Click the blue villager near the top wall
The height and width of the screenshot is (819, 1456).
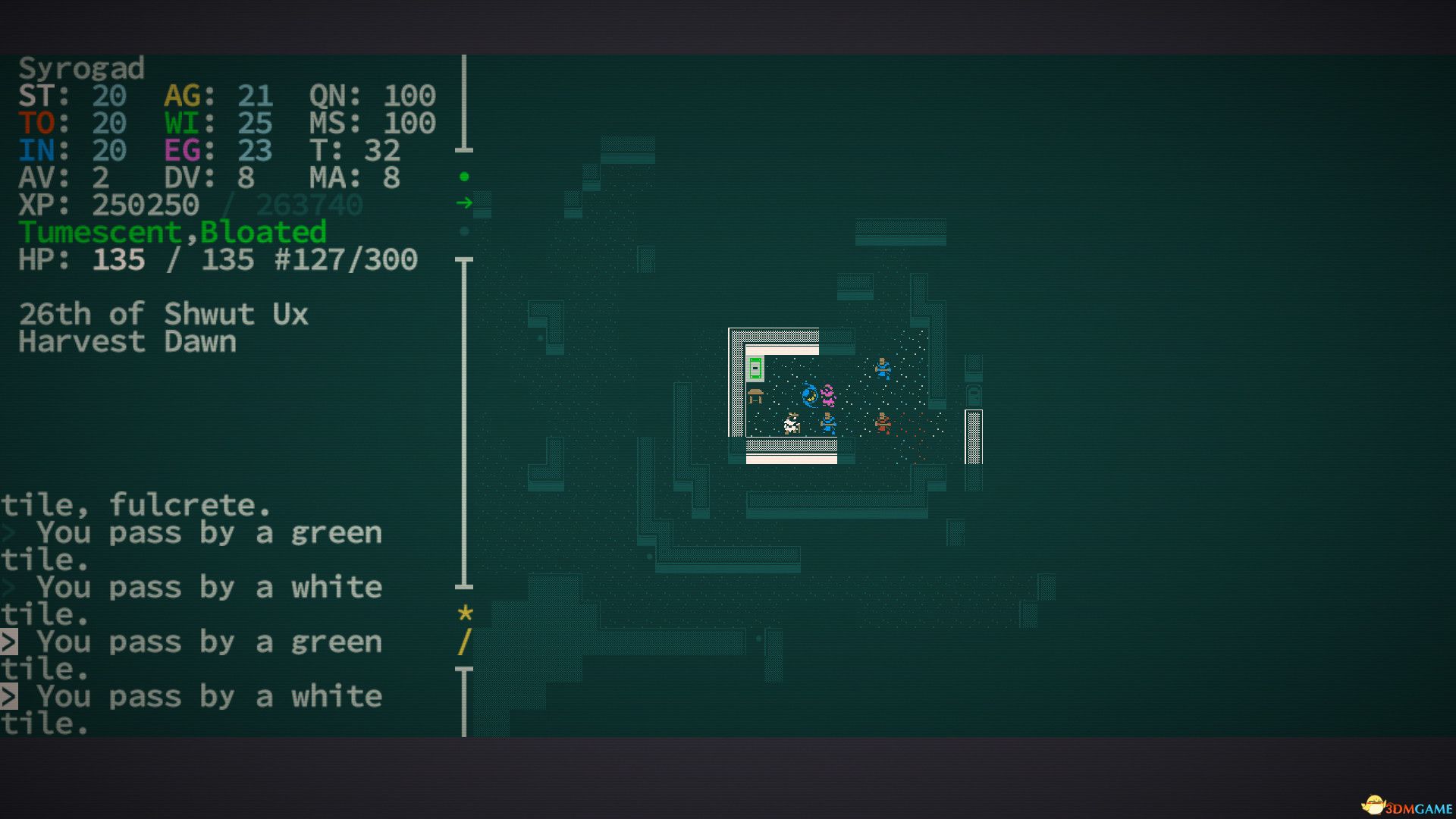point(883,369)
